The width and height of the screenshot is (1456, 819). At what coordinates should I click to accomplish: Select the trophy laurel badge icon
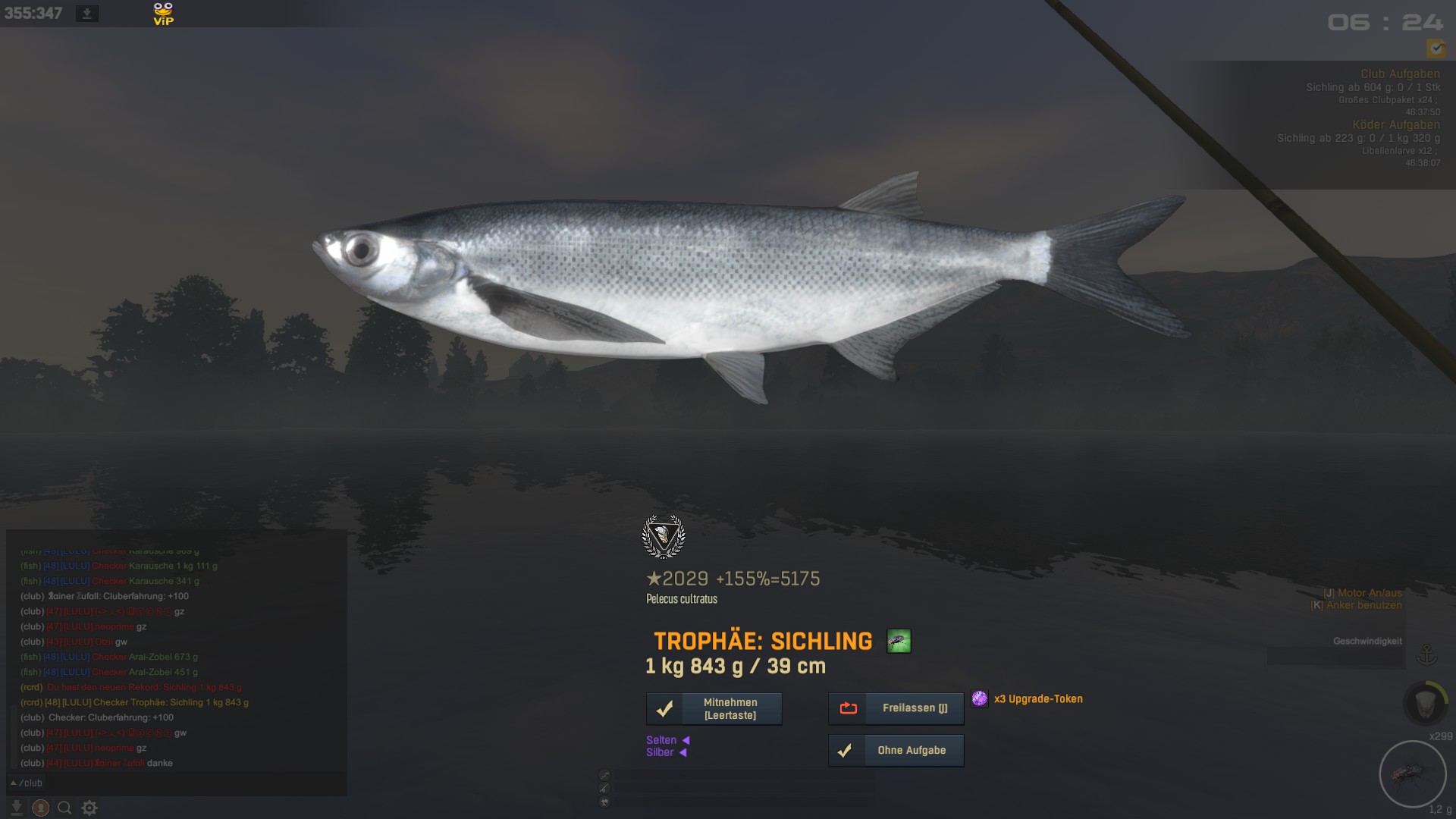coord(664,537)
